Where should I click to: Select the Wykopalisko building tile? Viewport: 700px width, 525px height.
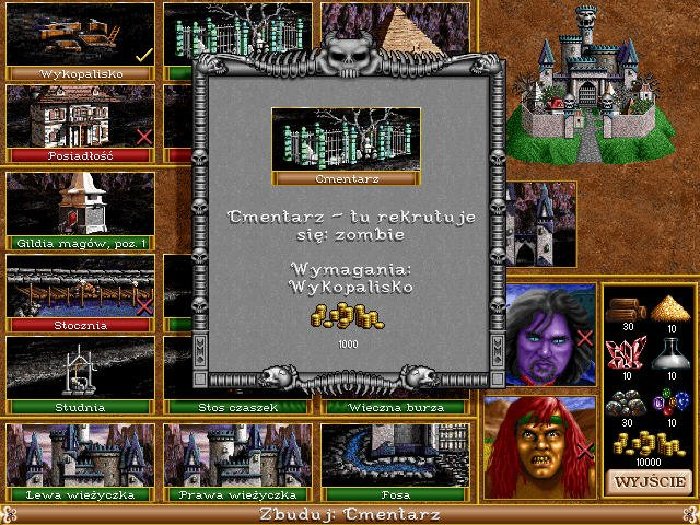coord(80,38)
